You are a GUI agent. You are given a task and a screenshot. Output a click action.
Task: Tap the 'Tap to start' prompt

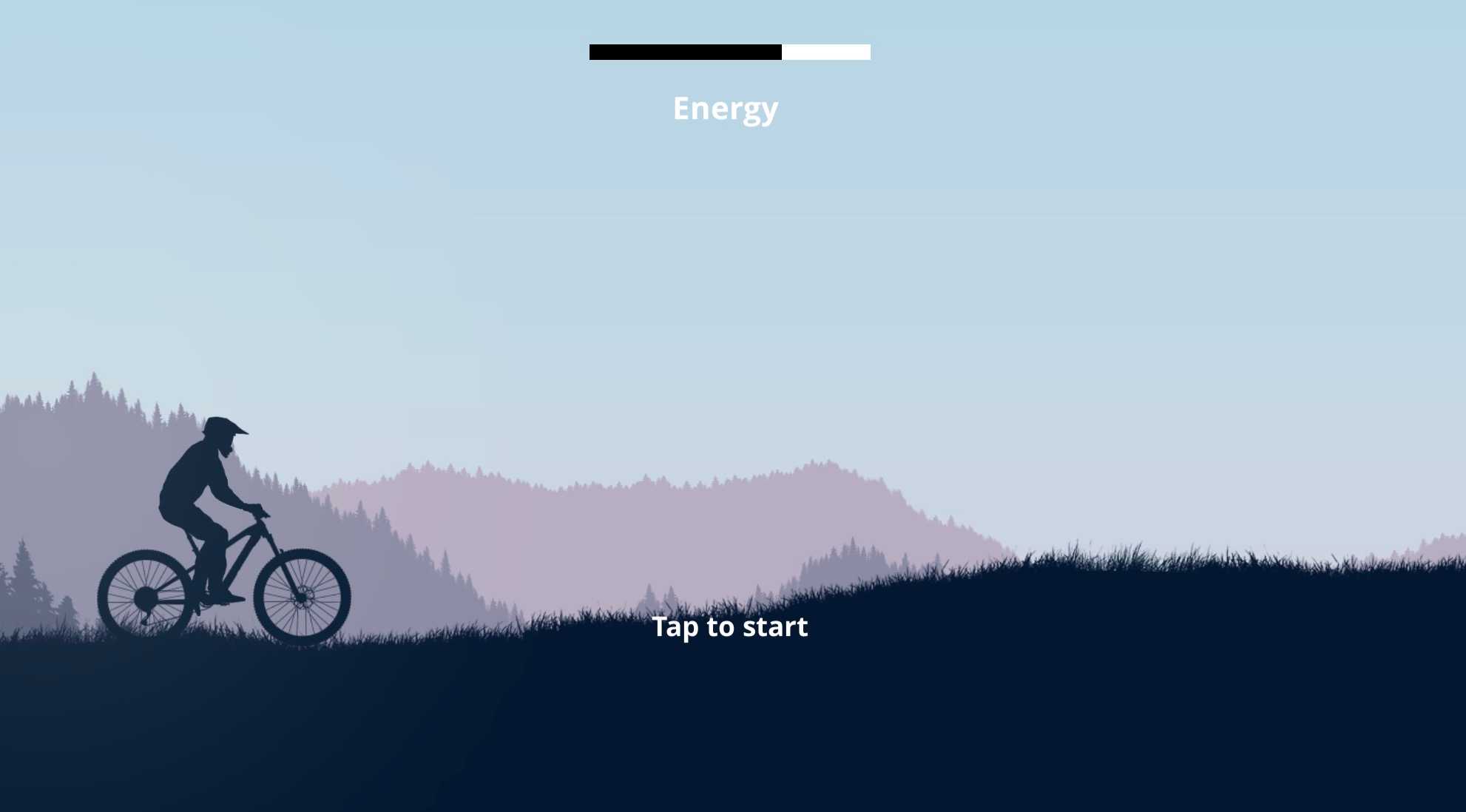coord(729,627)
